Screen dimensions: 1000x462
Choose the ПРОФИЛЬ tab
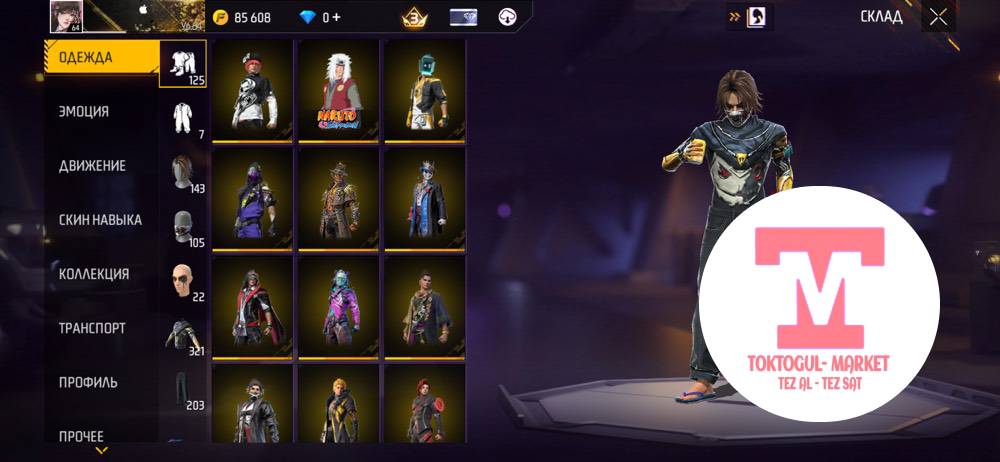point(88,382)
